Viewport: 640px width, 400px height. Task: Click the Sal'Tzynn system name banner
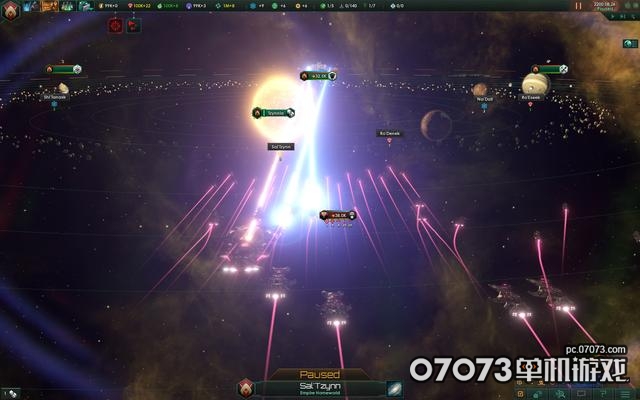pos(320,388)
